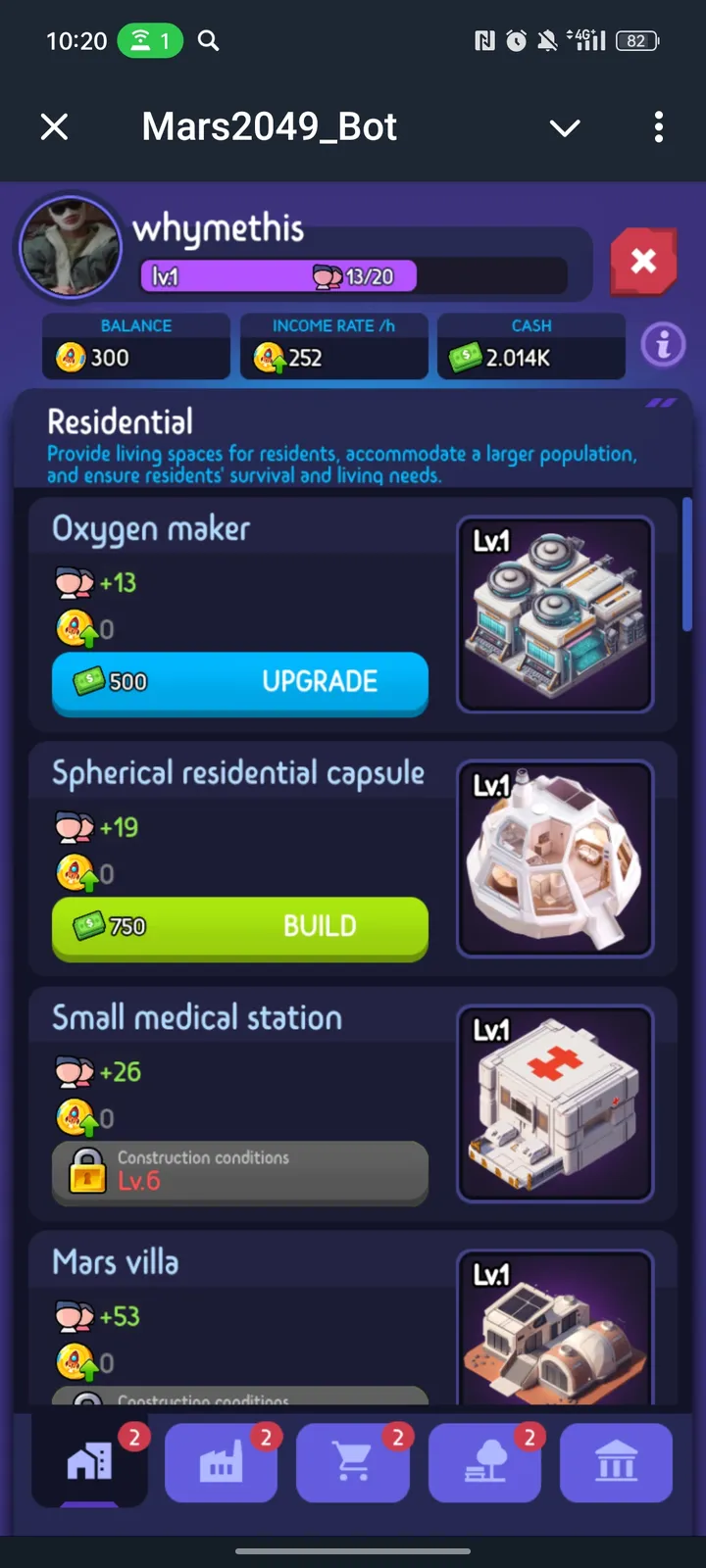
Task: Switch to the factory tab
Action: [x=222, y=1463]
